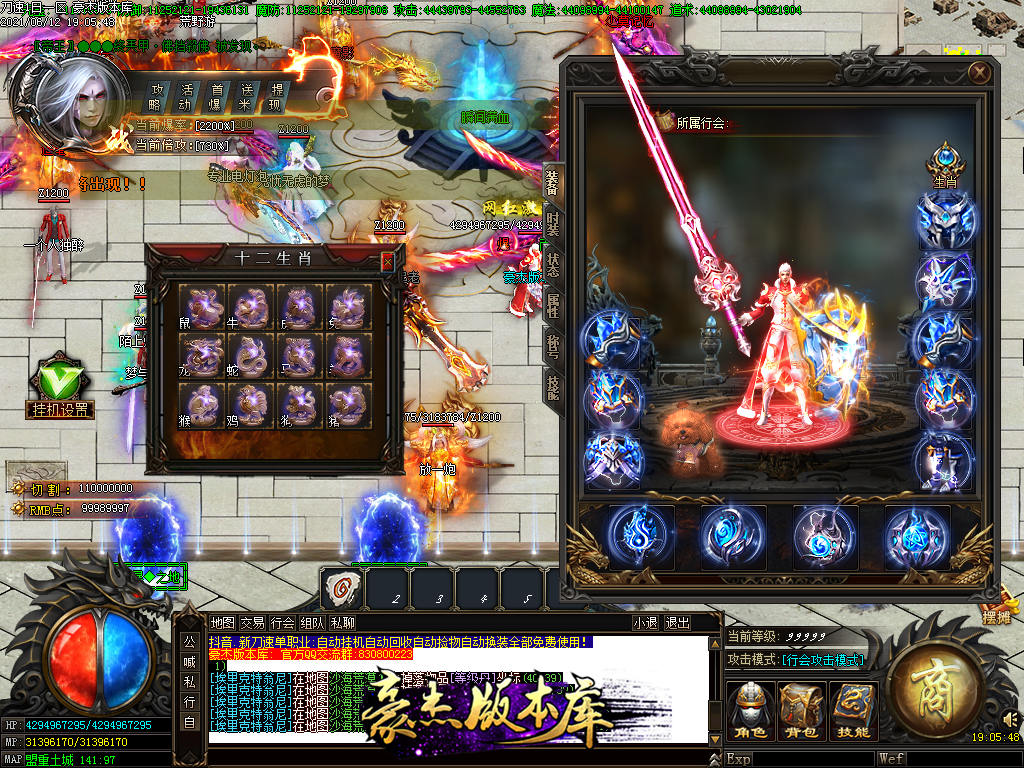
Task: Click the 提现 withdraw button
Action: pos(276,96)
